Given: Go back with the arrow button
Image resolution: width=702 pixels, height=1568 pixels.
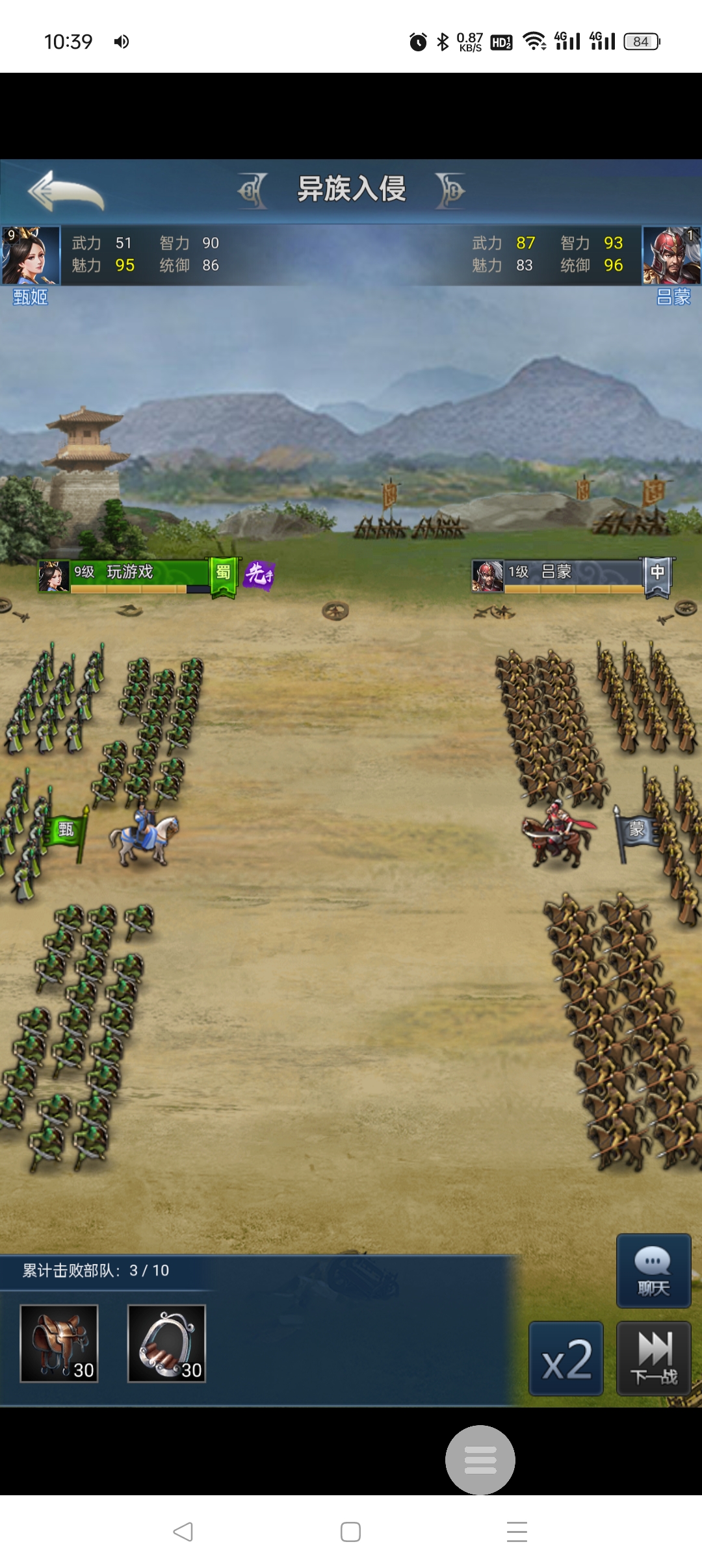Looking at the screenshot, I should [x=66, y=191].
